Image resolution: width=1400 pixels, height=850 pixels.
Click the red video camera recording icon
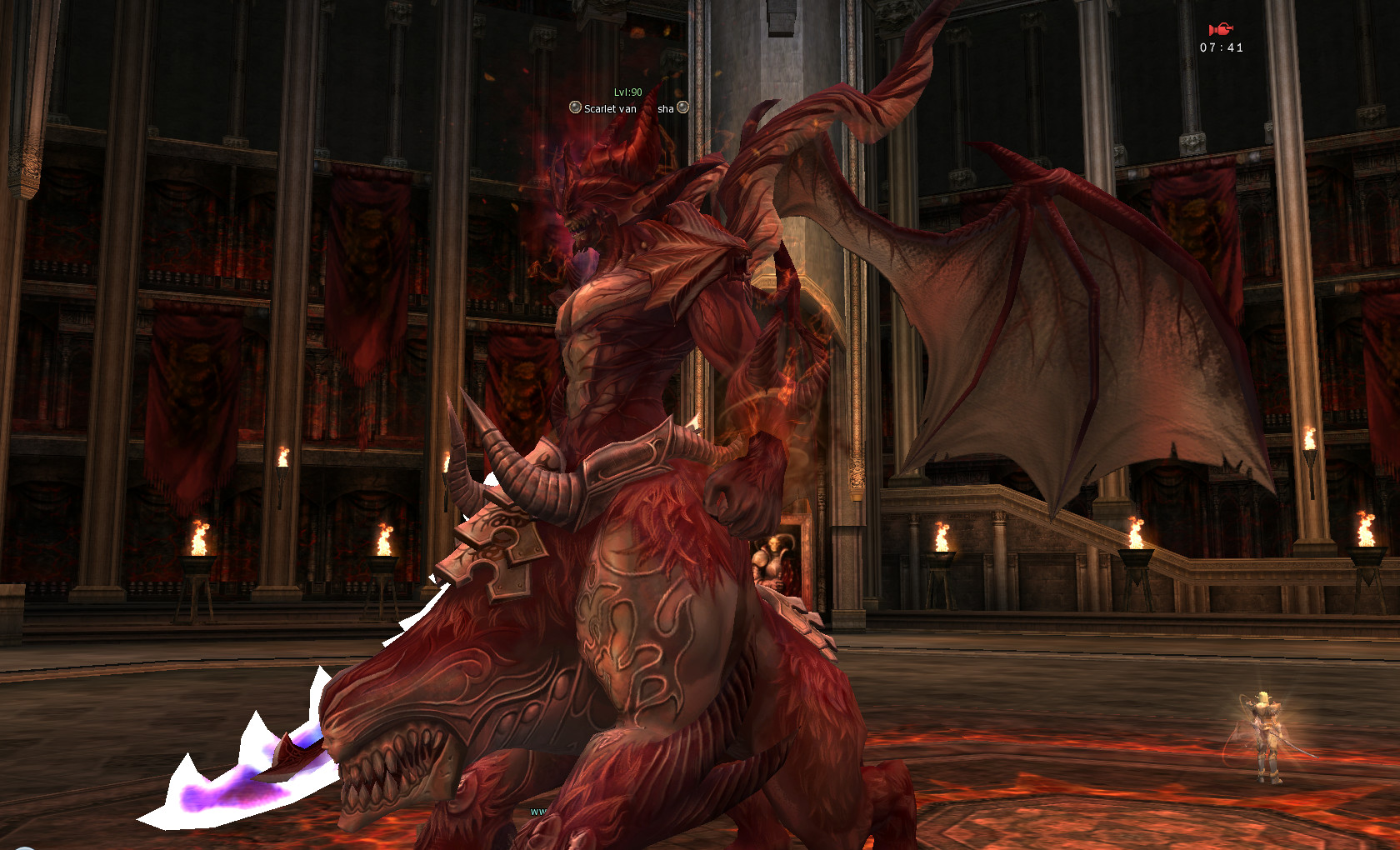pyautogui.click(x=1221, y=30)
